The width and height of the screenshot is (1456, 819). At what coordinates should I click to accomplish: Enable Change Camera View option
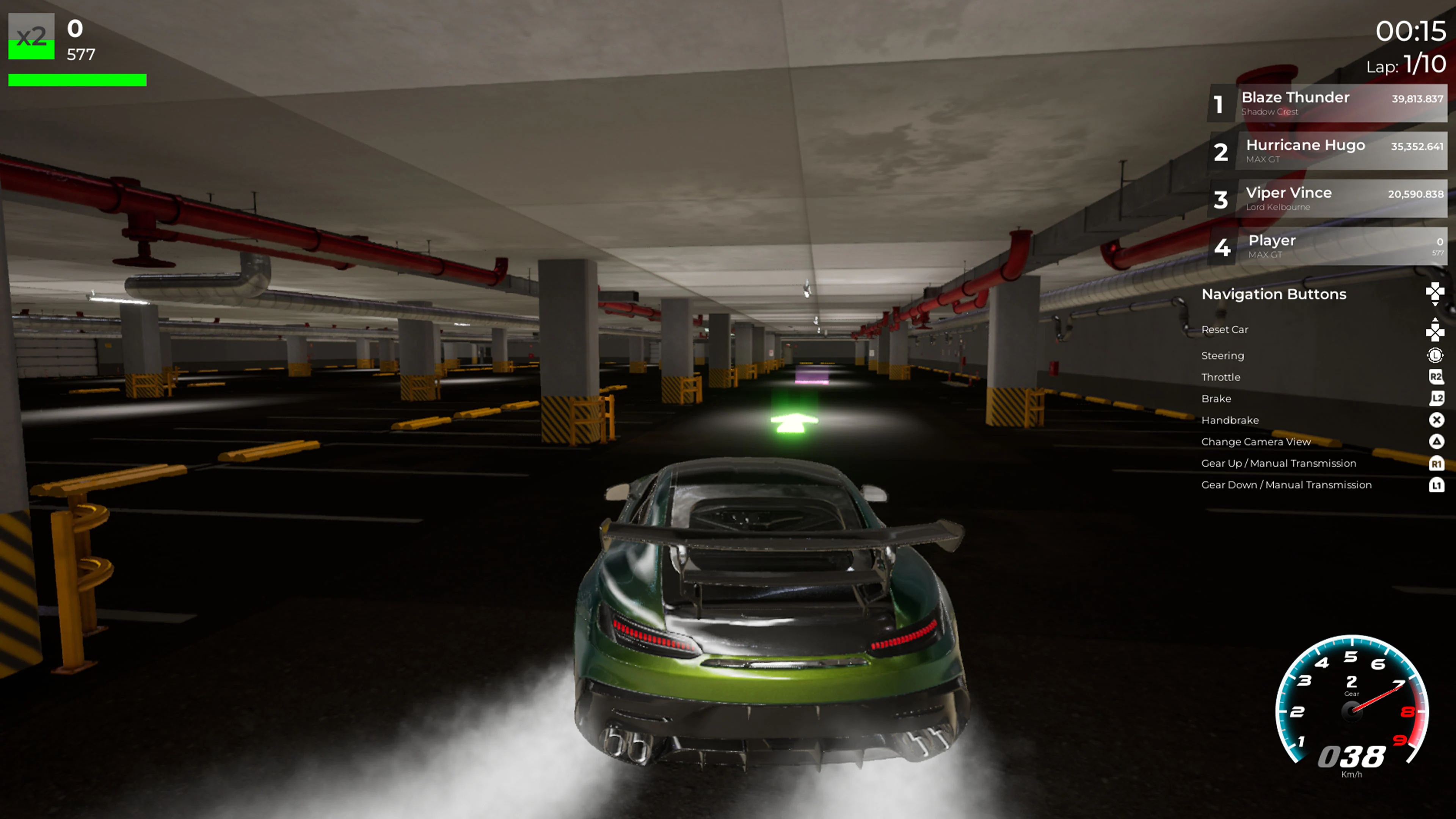tap(1256, 441)
